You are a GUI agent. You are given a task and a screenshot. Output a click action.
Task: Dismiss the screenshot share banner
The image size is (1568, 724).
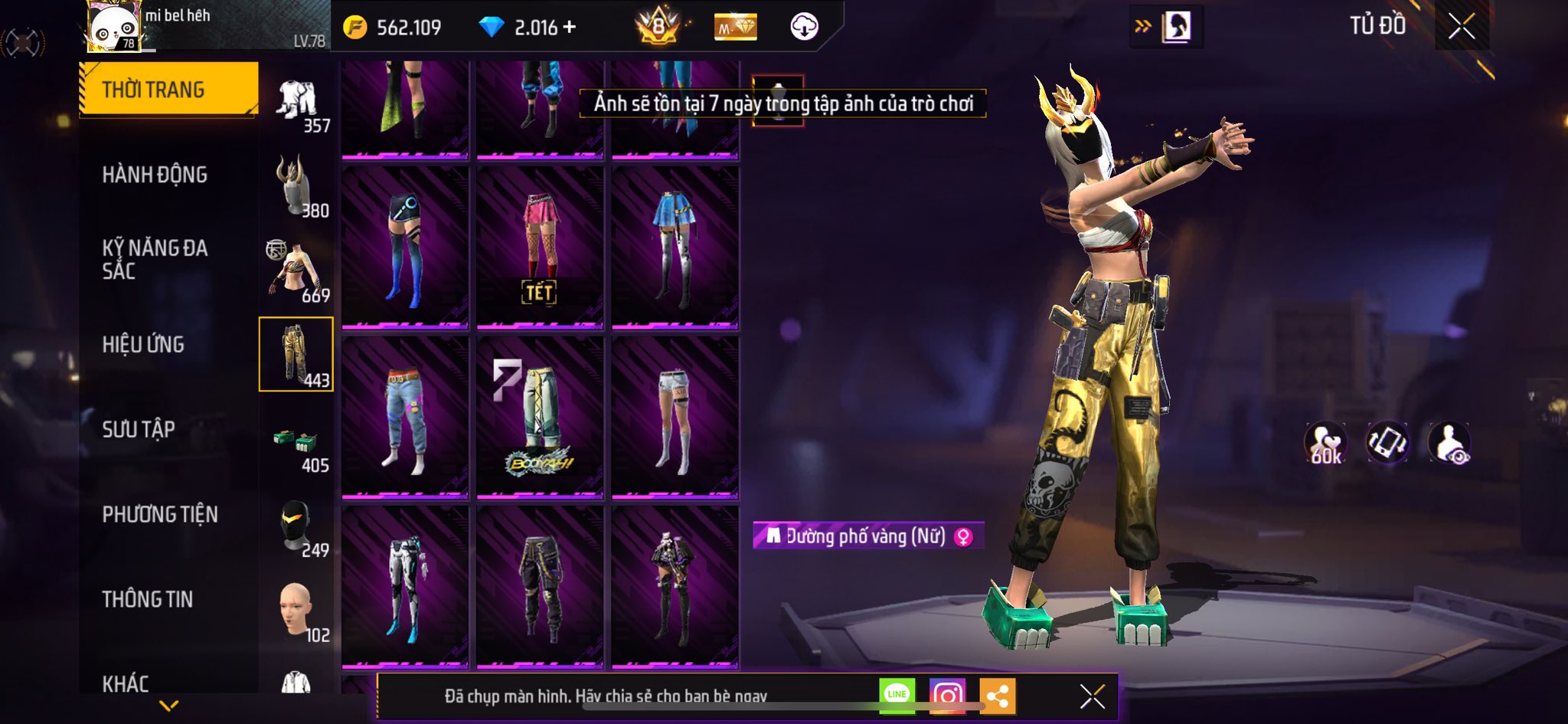pos(1092,696)
